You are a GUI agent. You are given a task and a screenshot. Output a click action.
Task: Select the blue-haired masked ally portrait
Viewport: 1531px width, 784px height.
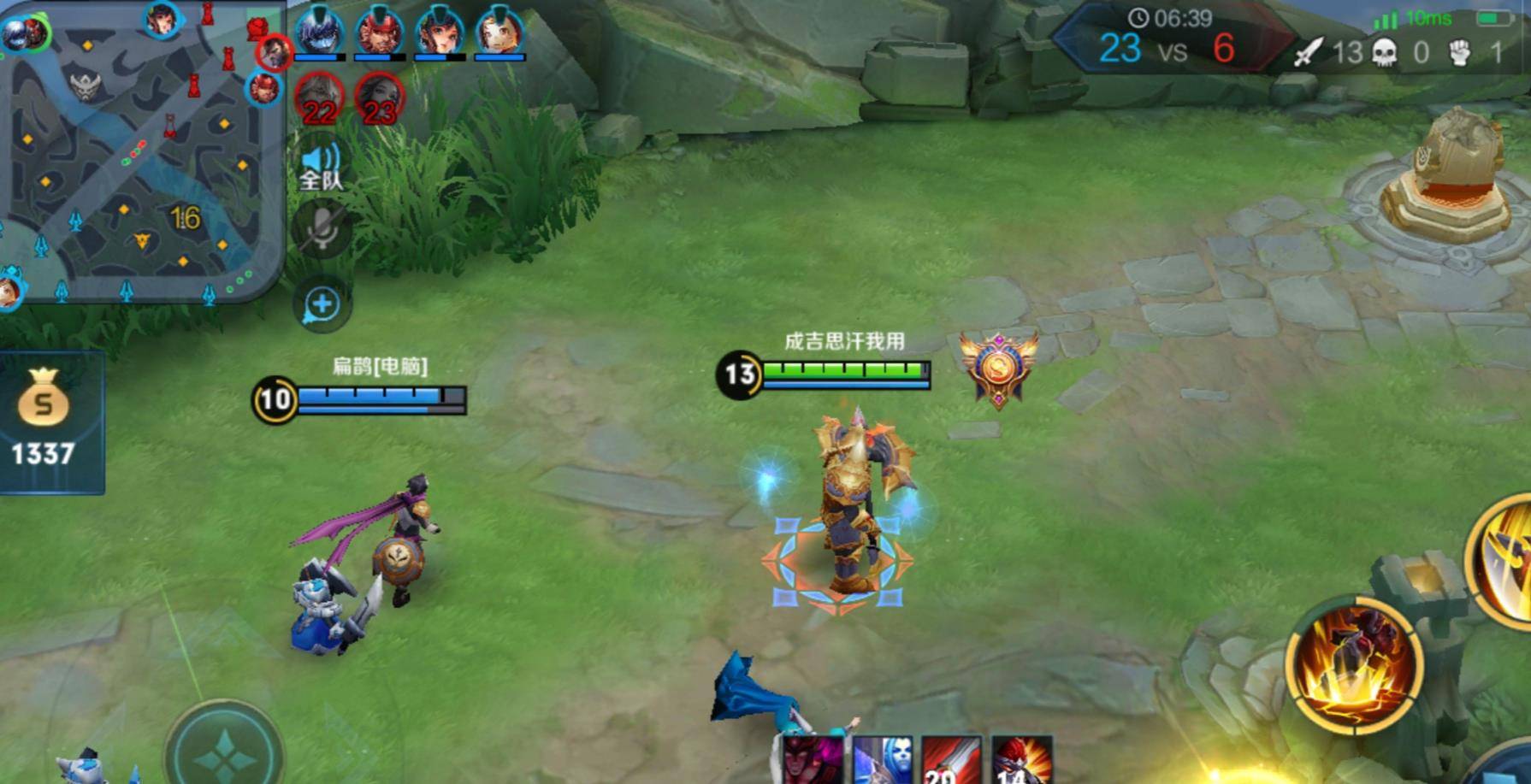(x=319, y=32)
